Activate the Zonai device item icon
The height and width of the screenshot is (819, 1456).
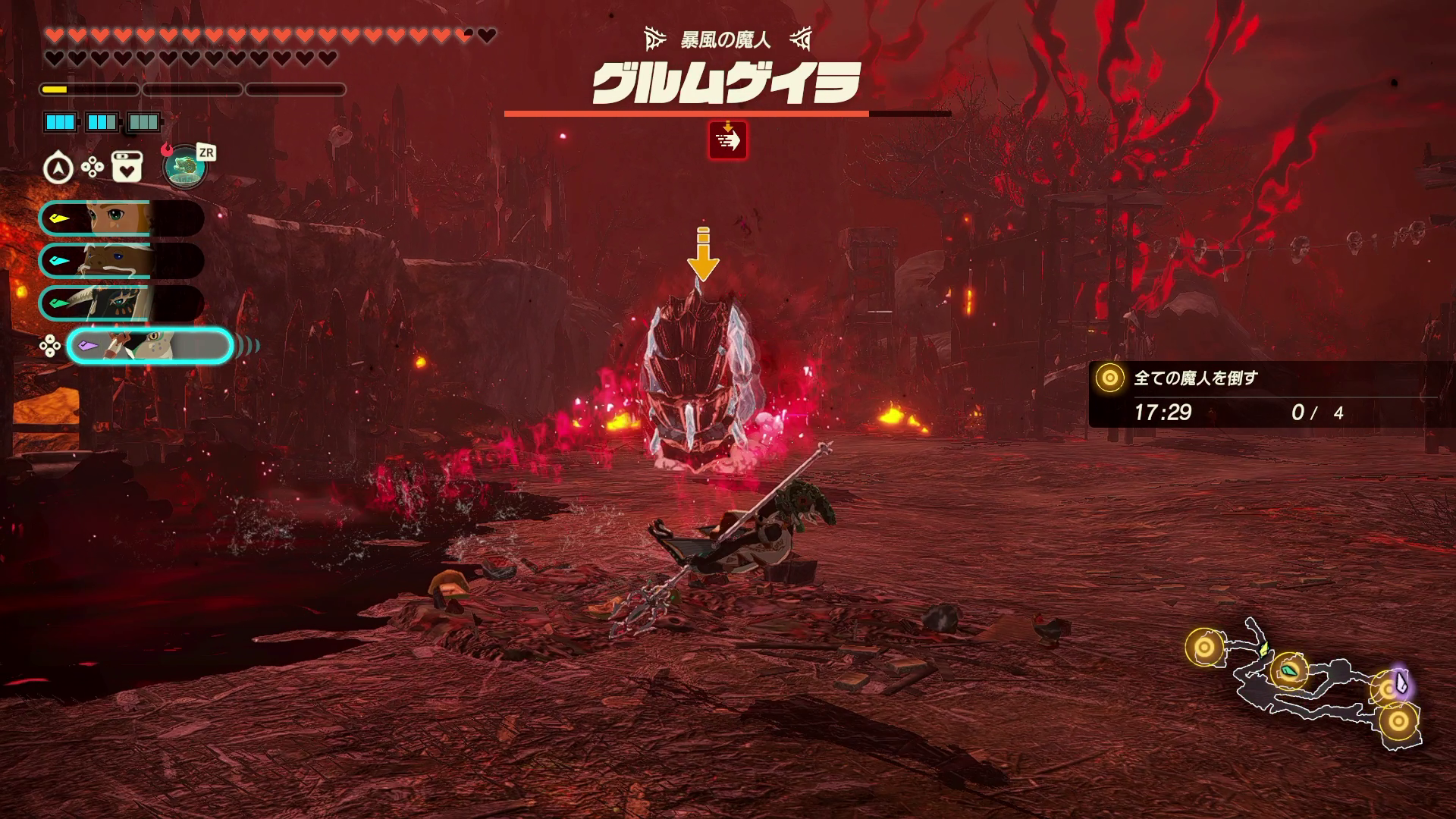click(185, 167)
